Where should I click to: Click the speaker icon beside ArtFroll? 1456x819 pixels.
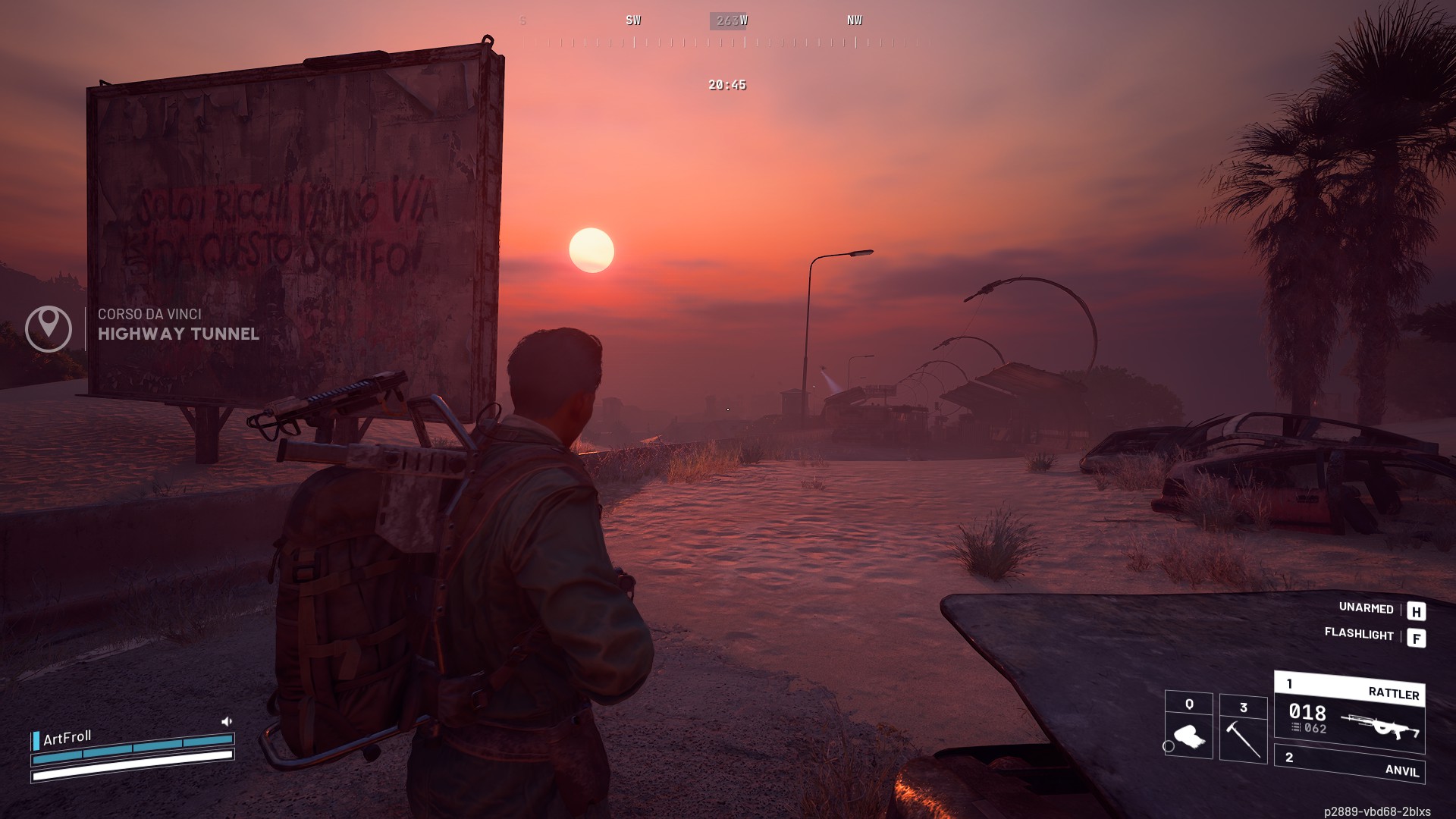[x=226, y=721]
